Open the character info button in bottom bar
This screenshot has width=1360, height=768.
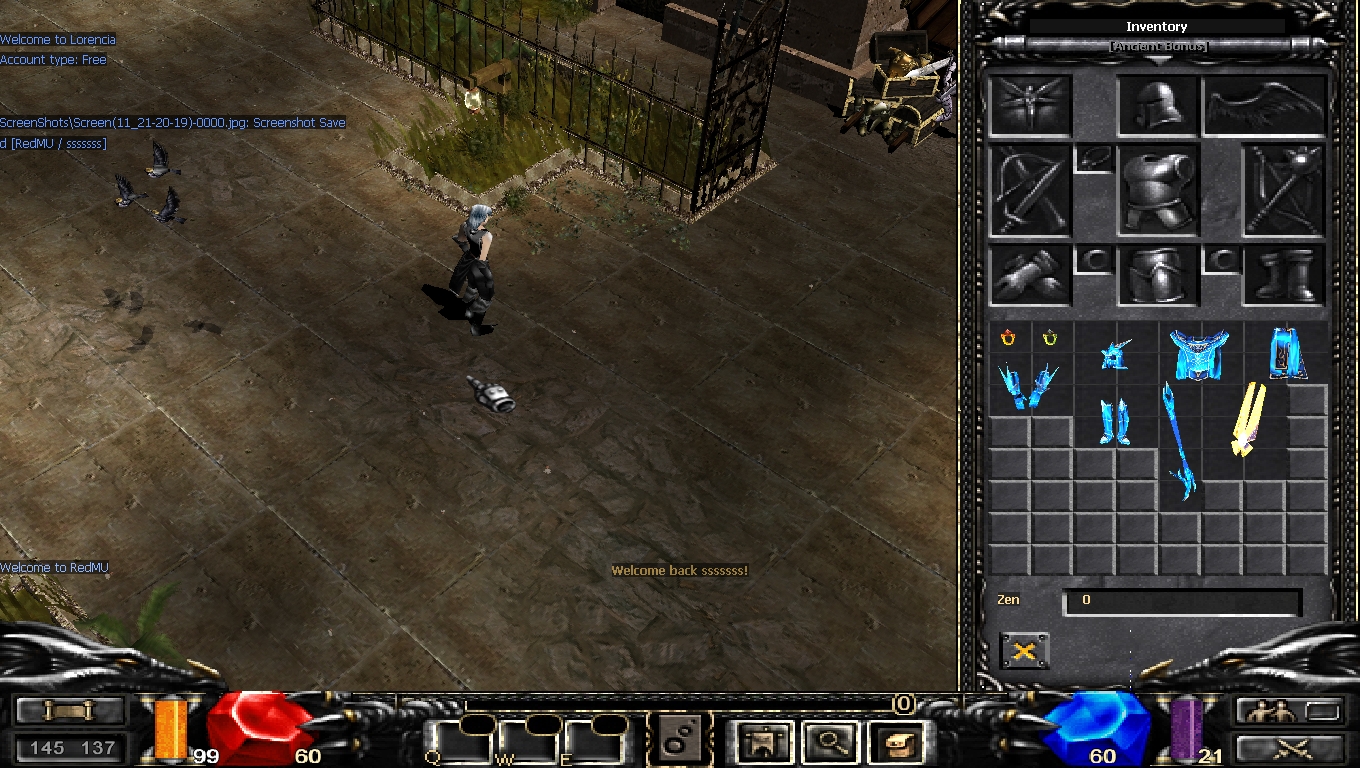[765, 743]
